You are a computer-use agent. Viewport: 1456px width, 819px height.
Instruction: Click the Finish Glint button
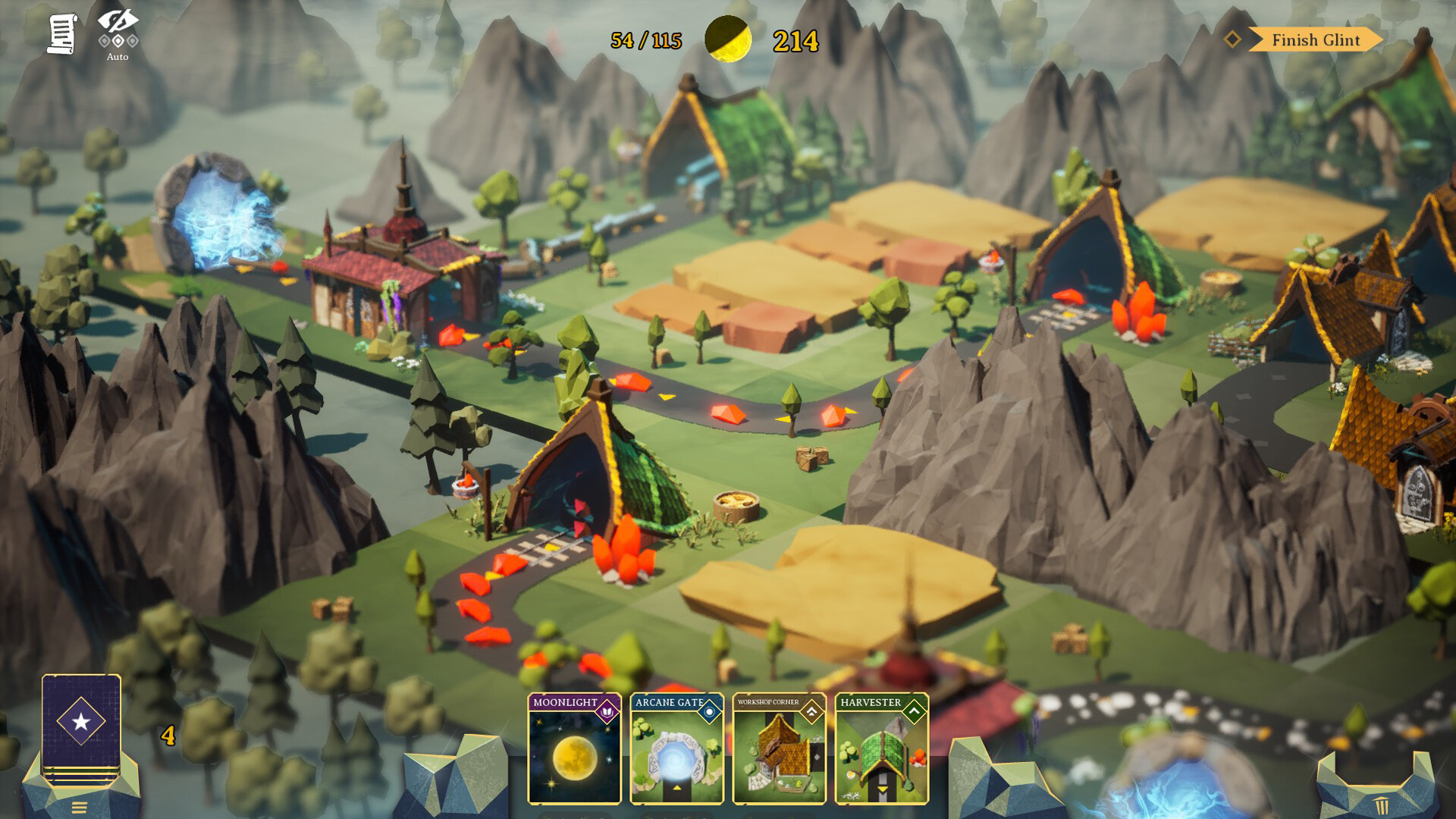coord(1315,40)
